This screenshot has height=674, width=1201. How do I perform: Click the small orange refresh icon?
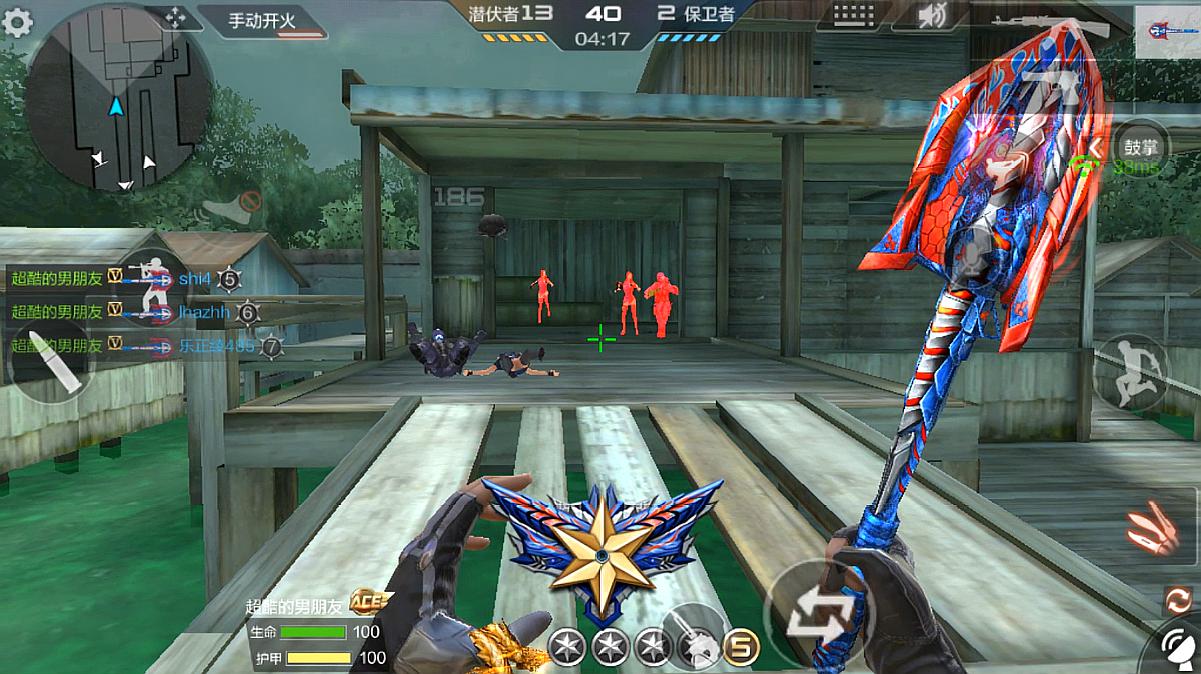[x=1179, y=600]
